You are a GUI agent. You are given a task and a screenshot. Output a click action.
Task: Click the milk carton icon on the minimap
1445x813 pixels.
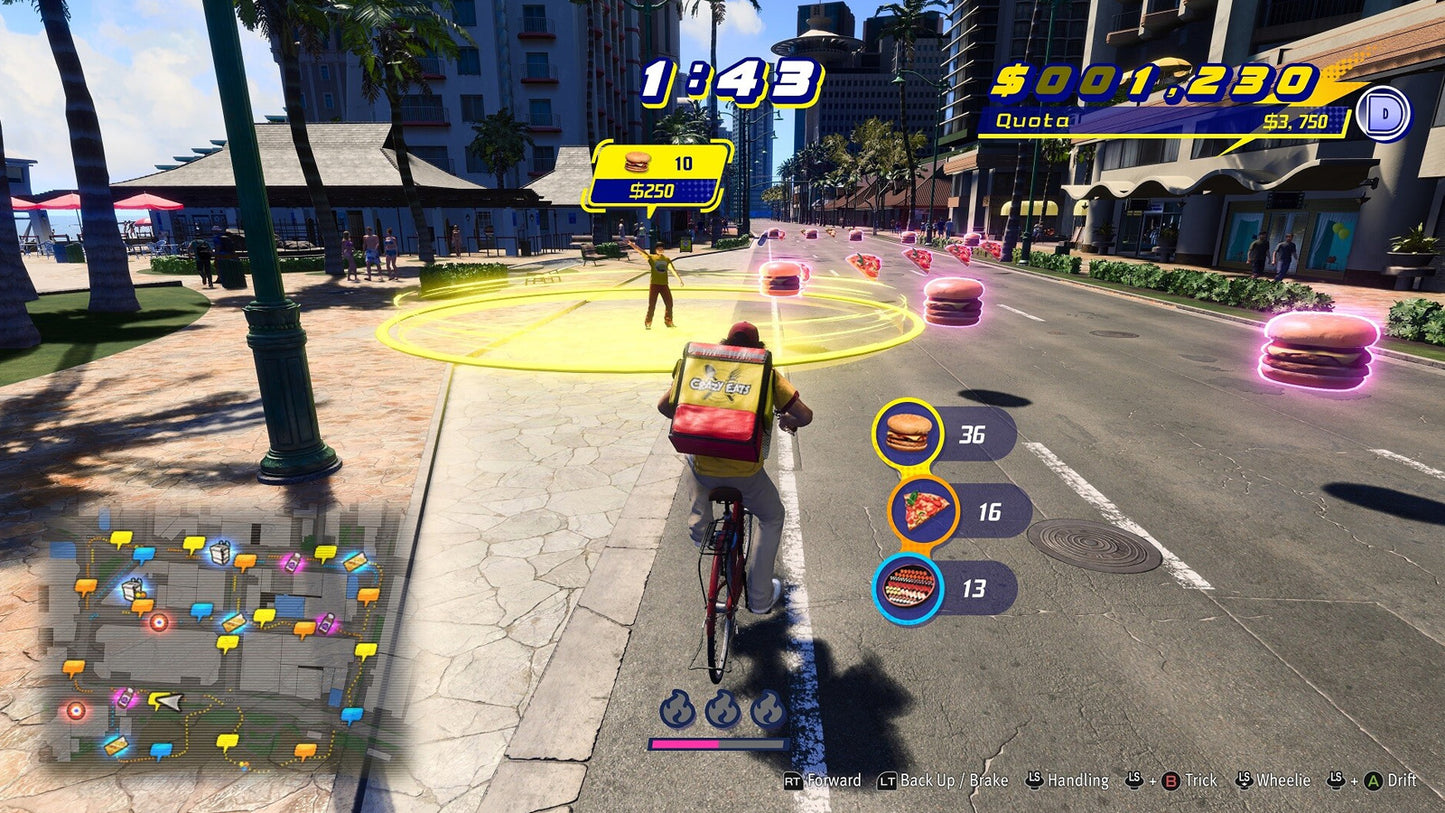click(220, 555)
